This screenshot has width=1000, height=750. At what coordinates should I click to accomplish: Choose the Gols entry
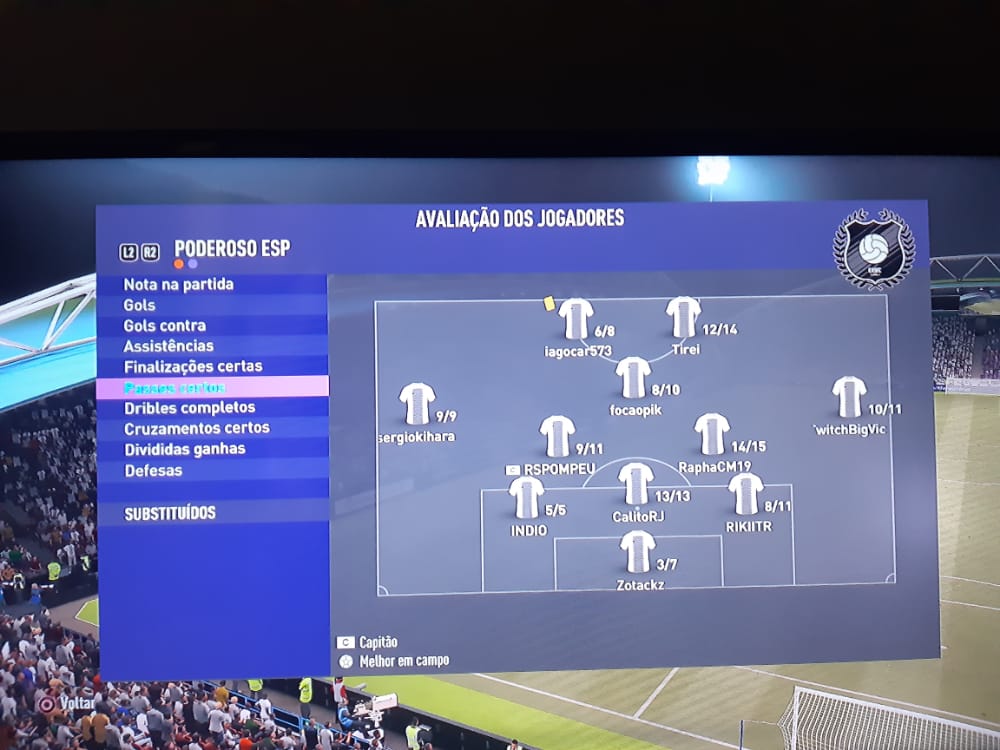coord(140,305)
